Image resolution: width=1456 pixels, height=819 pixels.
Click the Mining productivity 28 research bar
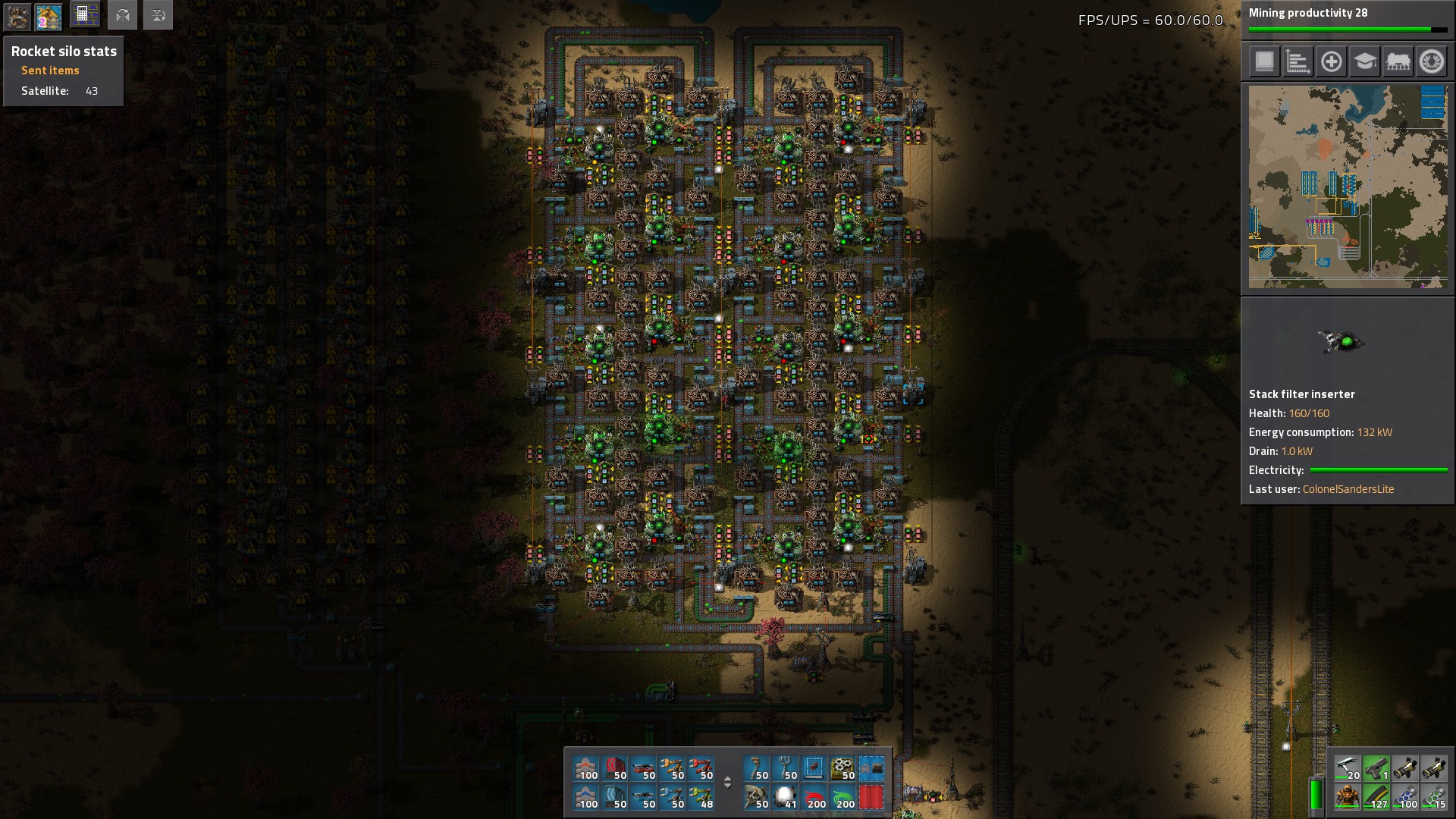[1348, 20]
